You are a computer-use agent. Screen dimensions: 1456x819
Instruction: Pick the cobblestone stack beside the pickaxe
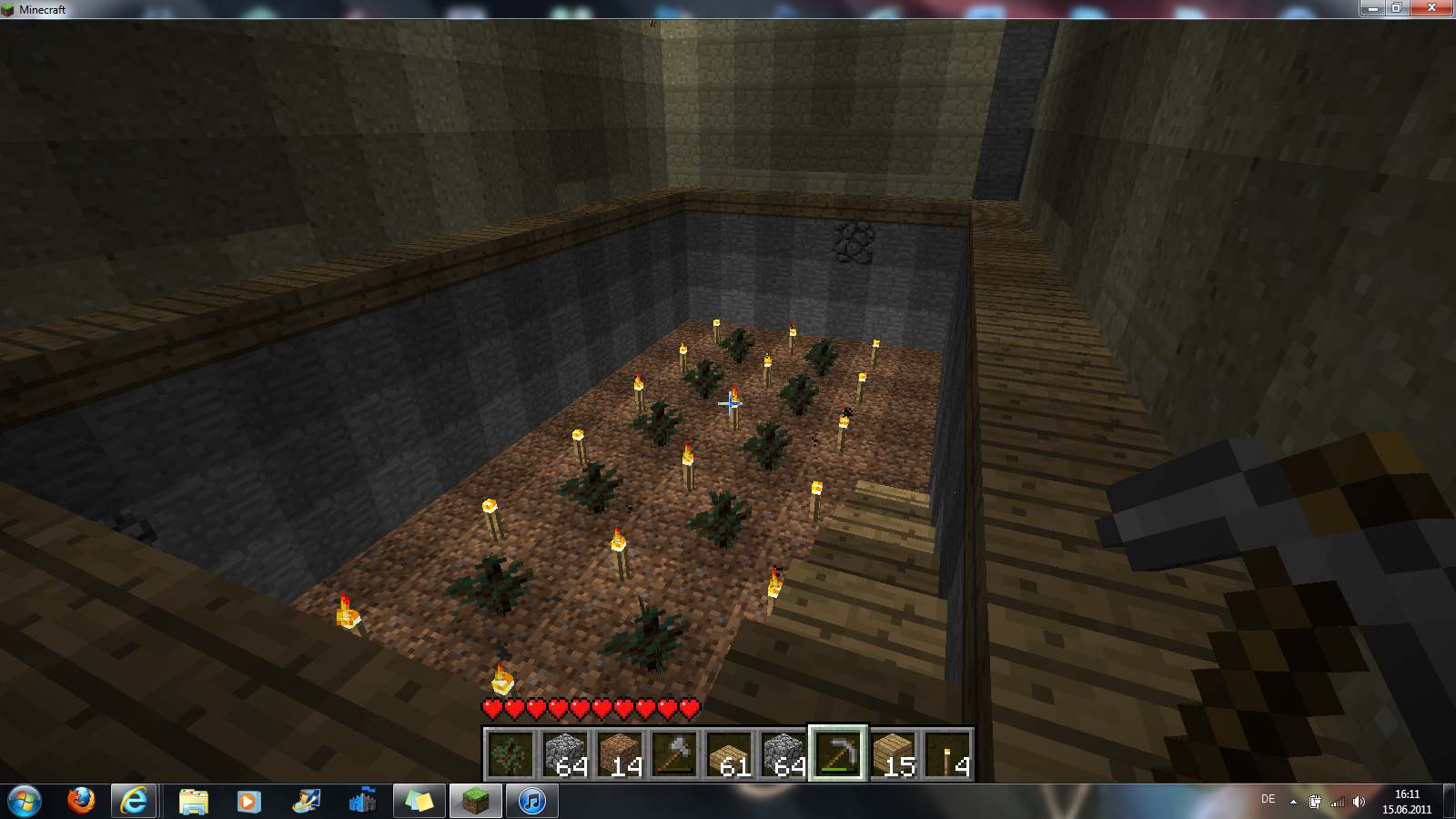click(x=783, y=754)
